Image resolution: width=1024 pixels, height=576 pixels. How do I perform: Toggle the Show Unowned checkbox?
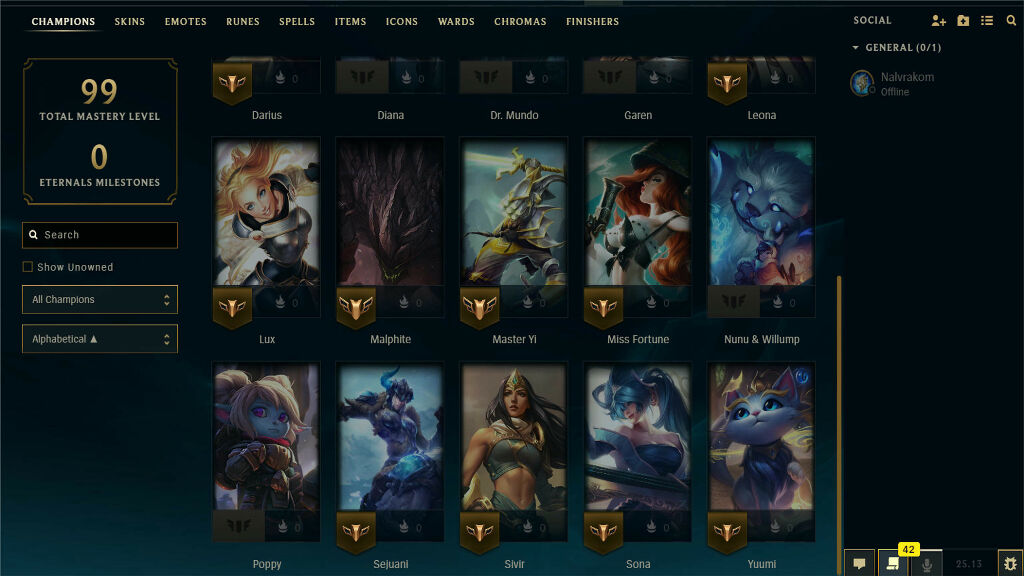(x=28, y=267)
